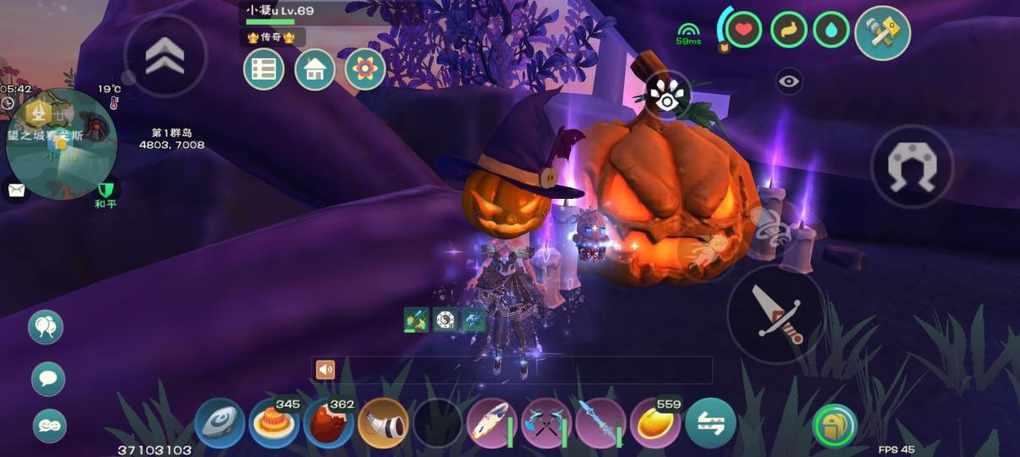Select the golden item slot with 559
Image resolution: width=1020 pixels, height=457 pixels.
point(655,422)
